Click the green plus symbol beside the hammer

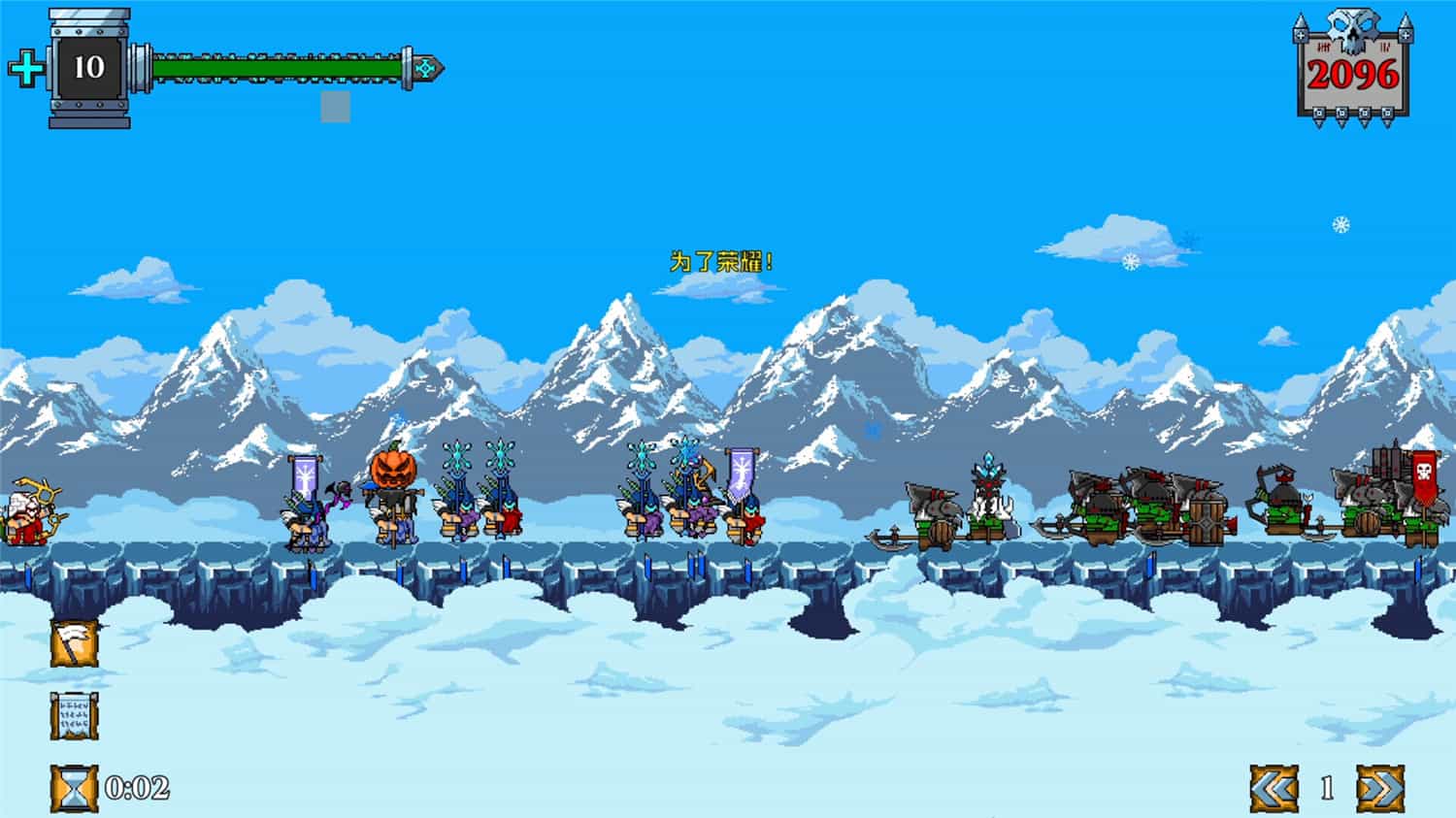(x=27, y=70)
